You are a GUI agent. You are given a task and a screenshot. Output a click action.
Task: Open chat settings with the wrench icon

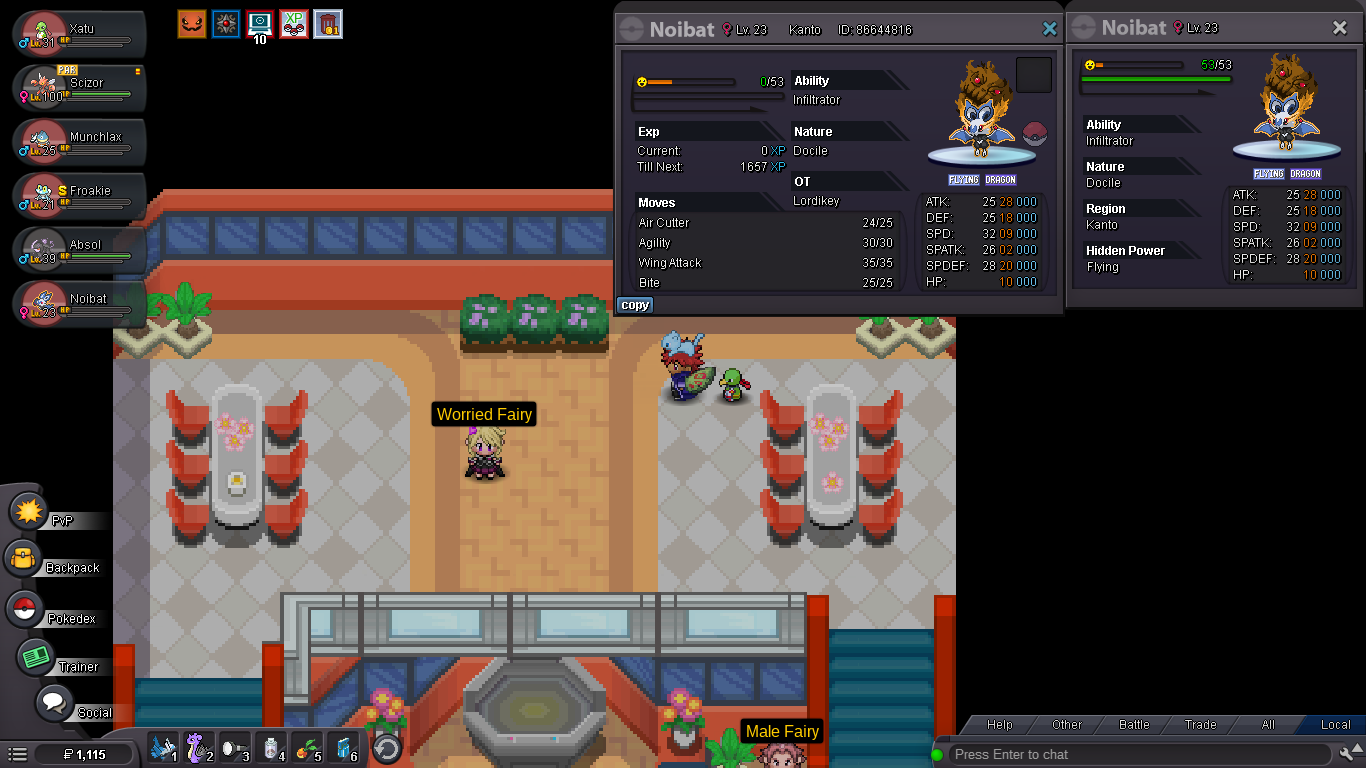point(1348,754)
